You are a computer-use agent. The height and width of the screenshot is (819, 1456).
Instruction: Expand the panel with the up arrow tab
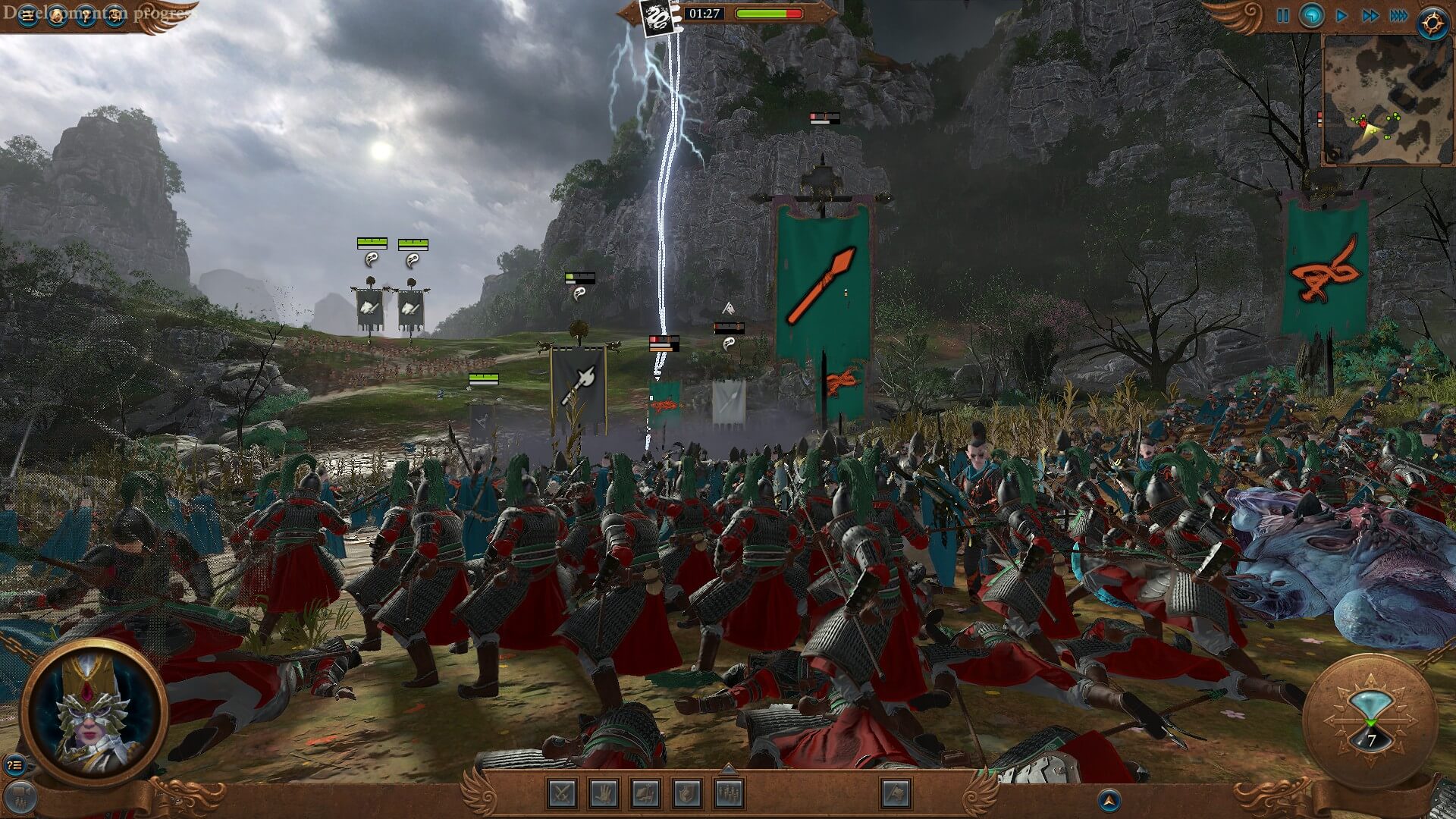pos(728,768)
